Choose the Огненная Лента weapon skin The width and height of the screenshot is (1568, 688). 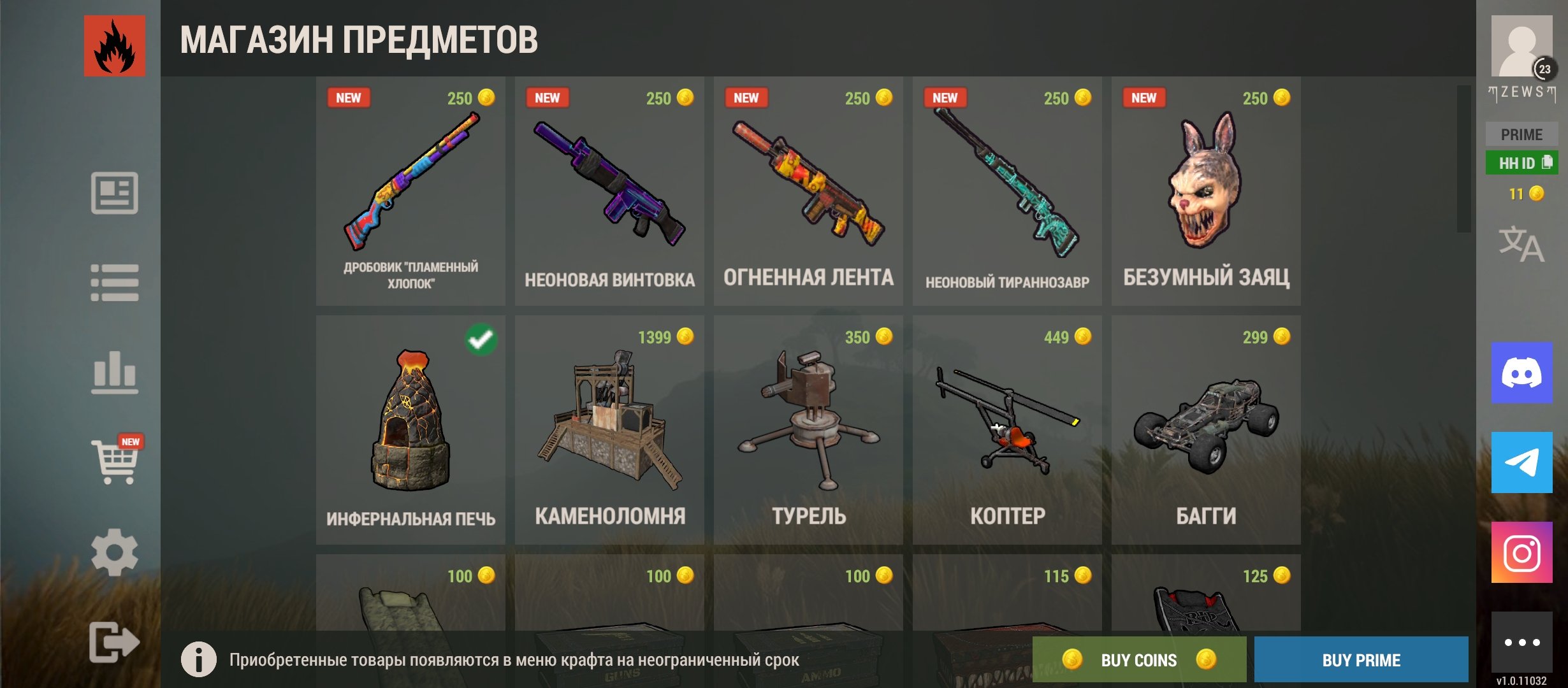pyautogui.click(x=808, y=191)
